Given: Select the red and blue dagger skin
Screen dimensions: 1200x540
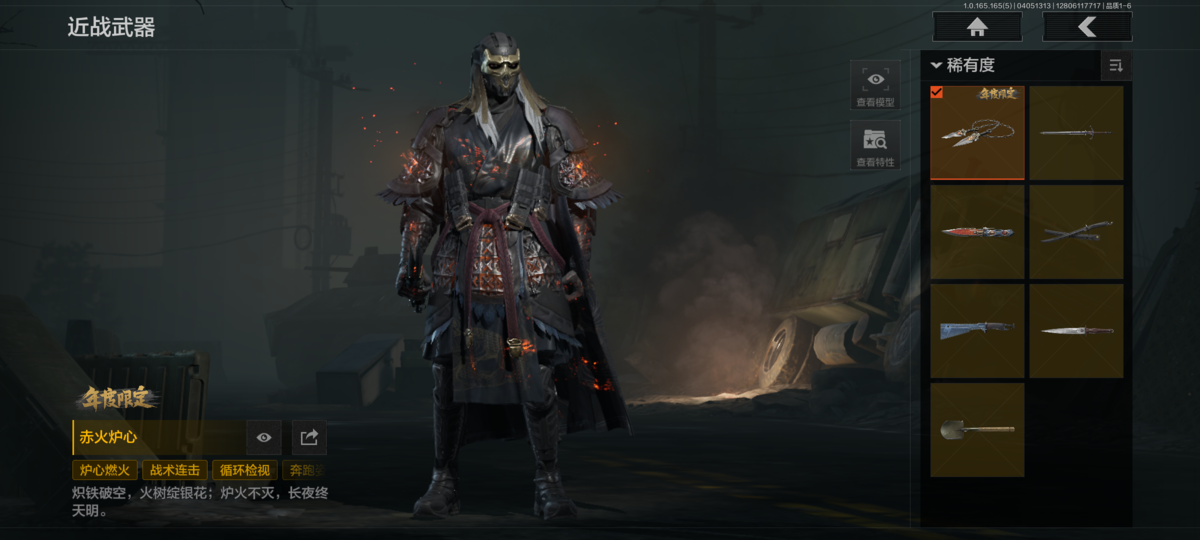Looking at the screenshot, I should point(977,232).
